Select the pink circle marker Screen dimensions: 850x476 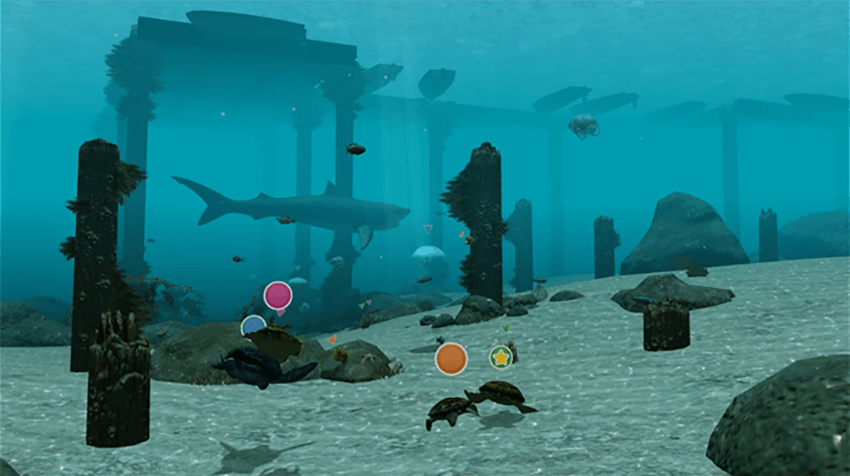(x=278, y=295)
